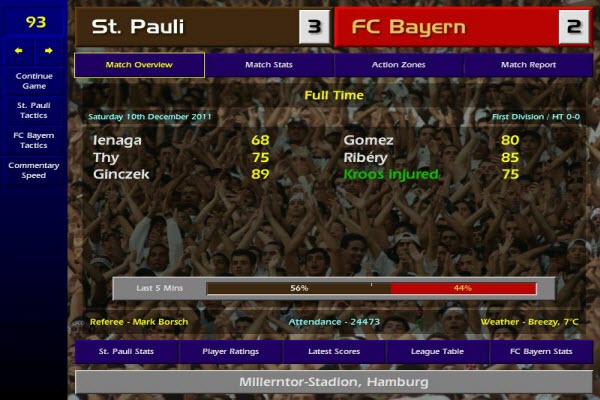Select the Match Overview tab
Screen dimensions: 600x400
coord(139,65)
